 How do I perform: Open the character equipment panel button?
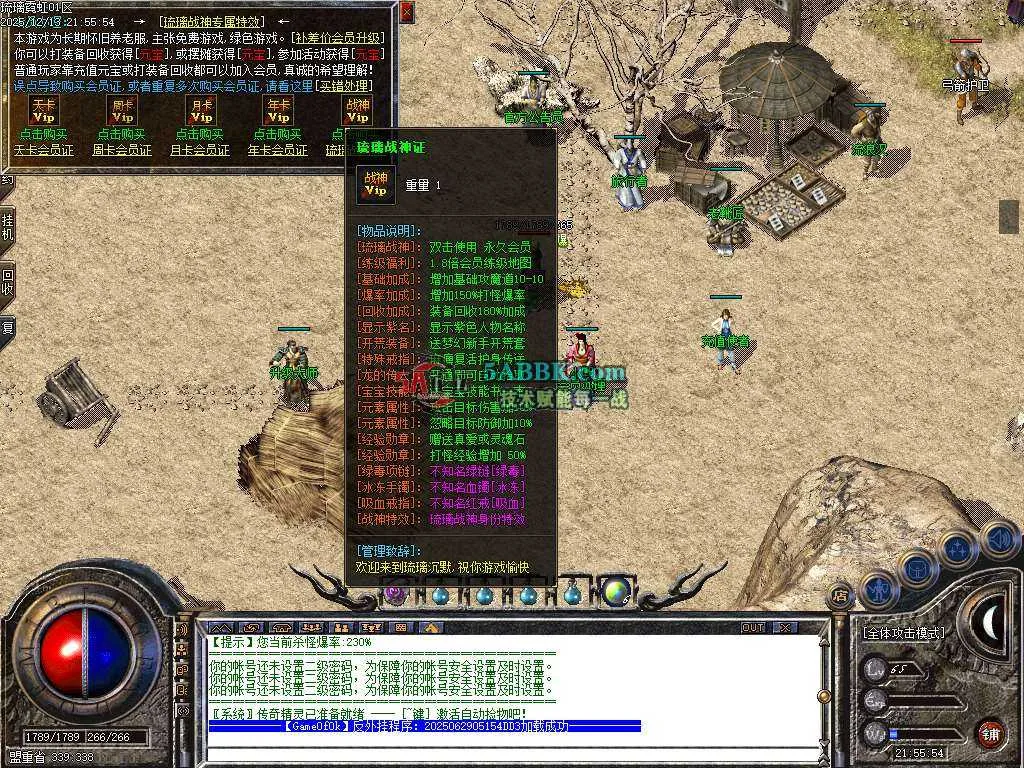877,589
